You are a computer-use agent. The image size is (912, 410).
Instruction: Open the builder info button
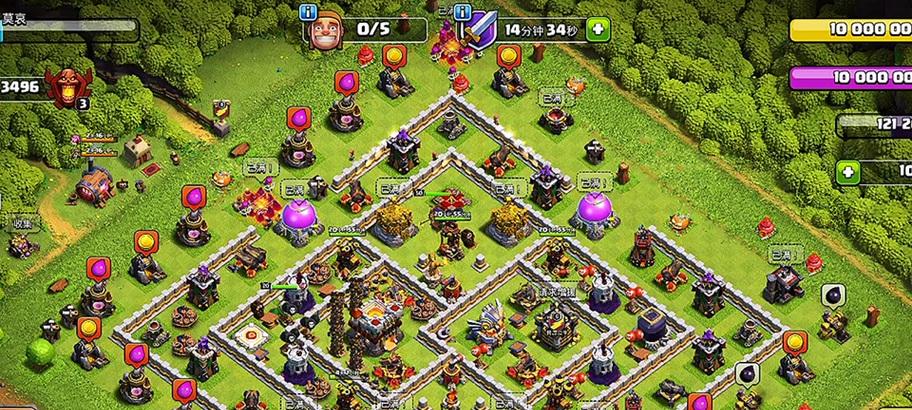(x=308, y=12)
